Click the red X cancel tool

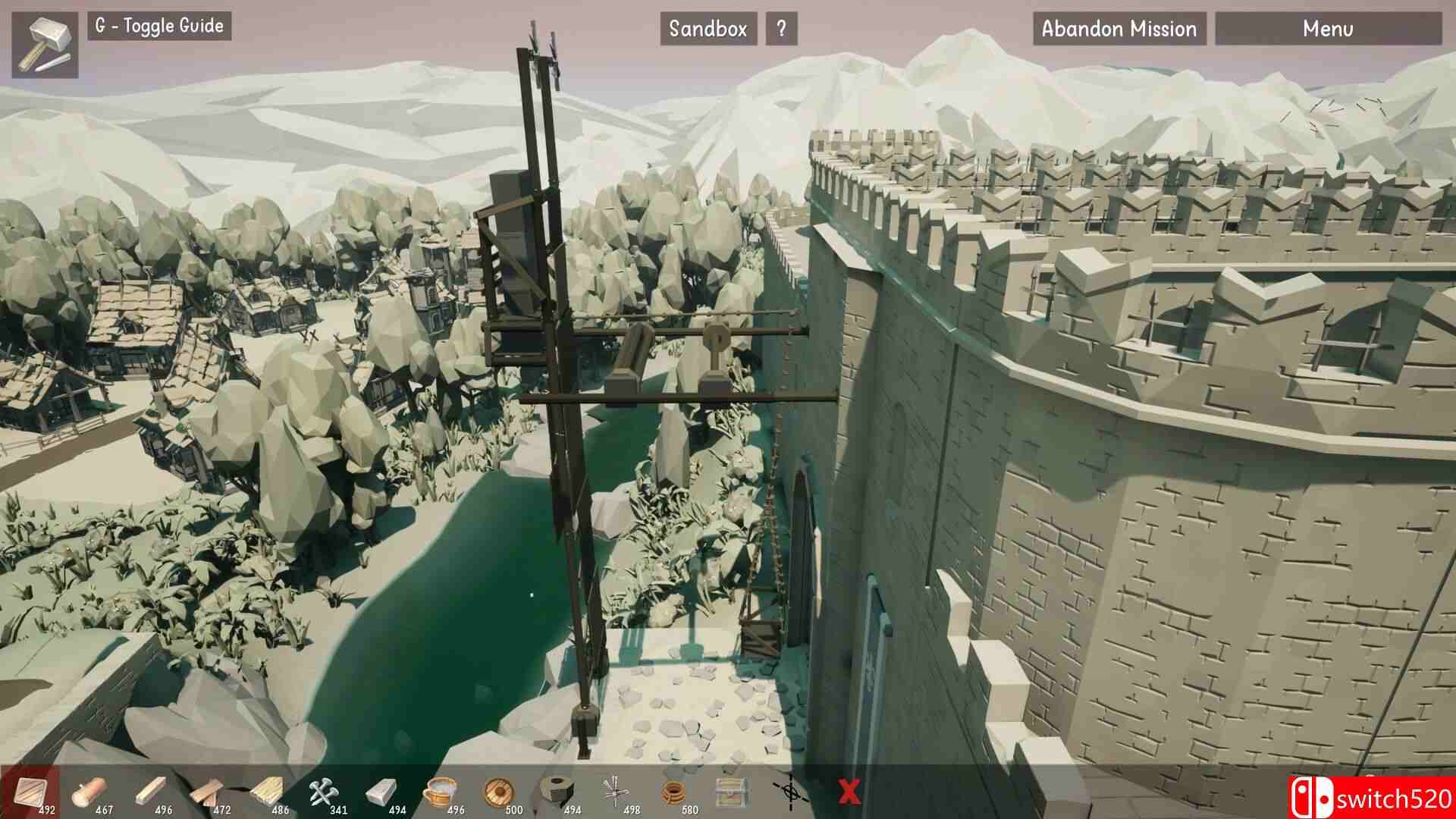tap(849, 792)
